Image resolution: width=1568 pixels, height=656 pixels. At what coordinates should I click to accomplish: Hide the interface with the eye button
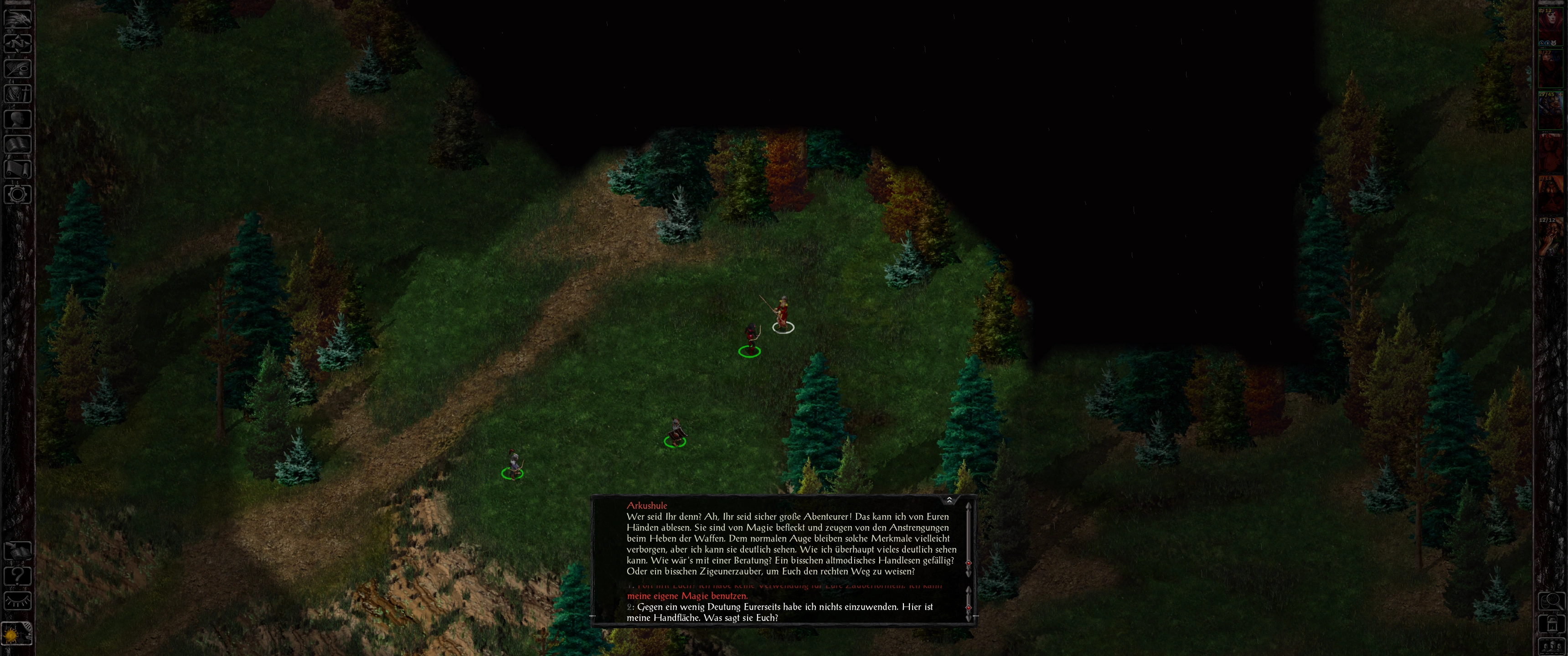(17, 601)
